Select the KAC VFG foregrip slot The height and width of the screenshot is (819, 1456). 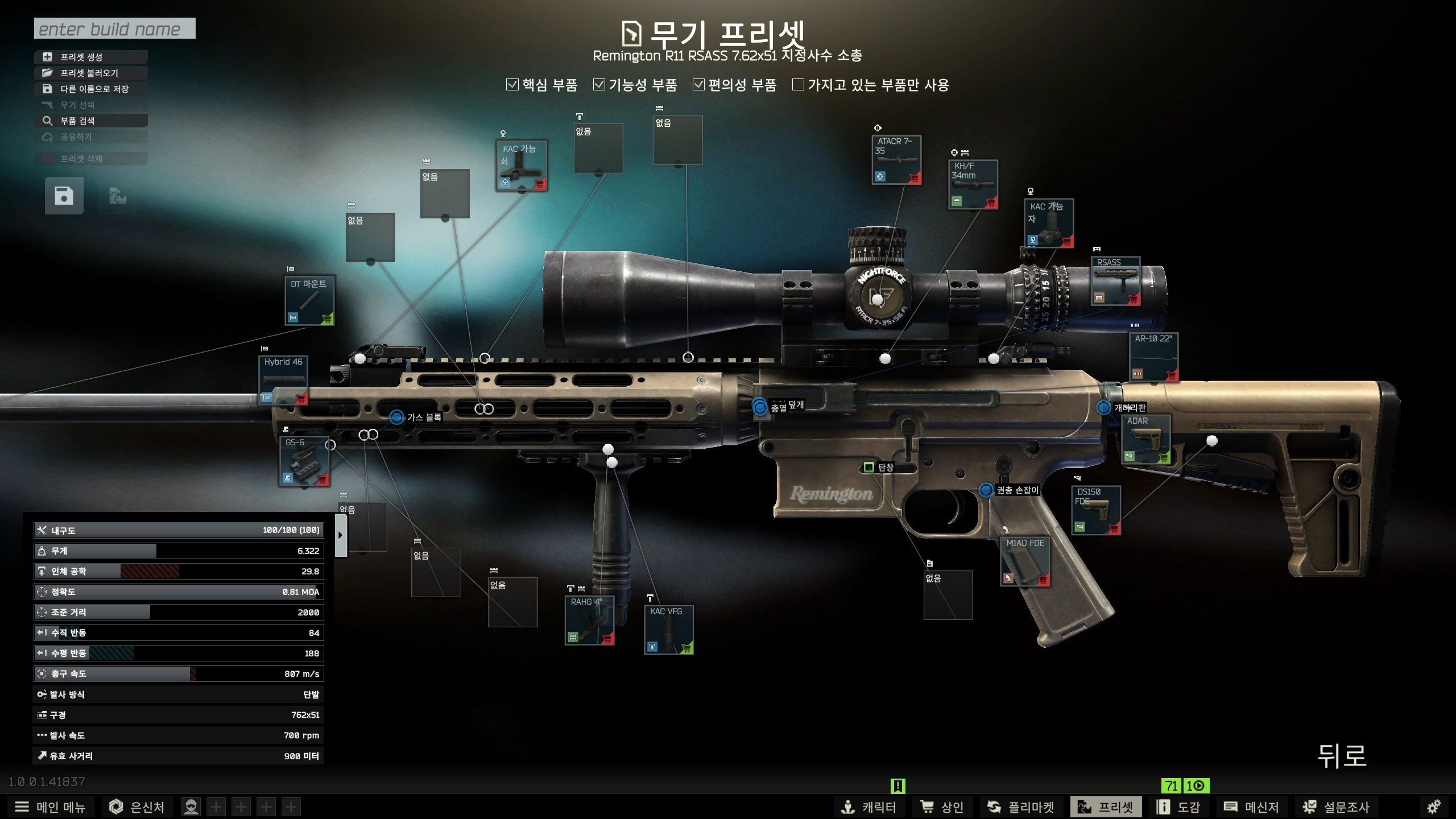tap(668, 630)
